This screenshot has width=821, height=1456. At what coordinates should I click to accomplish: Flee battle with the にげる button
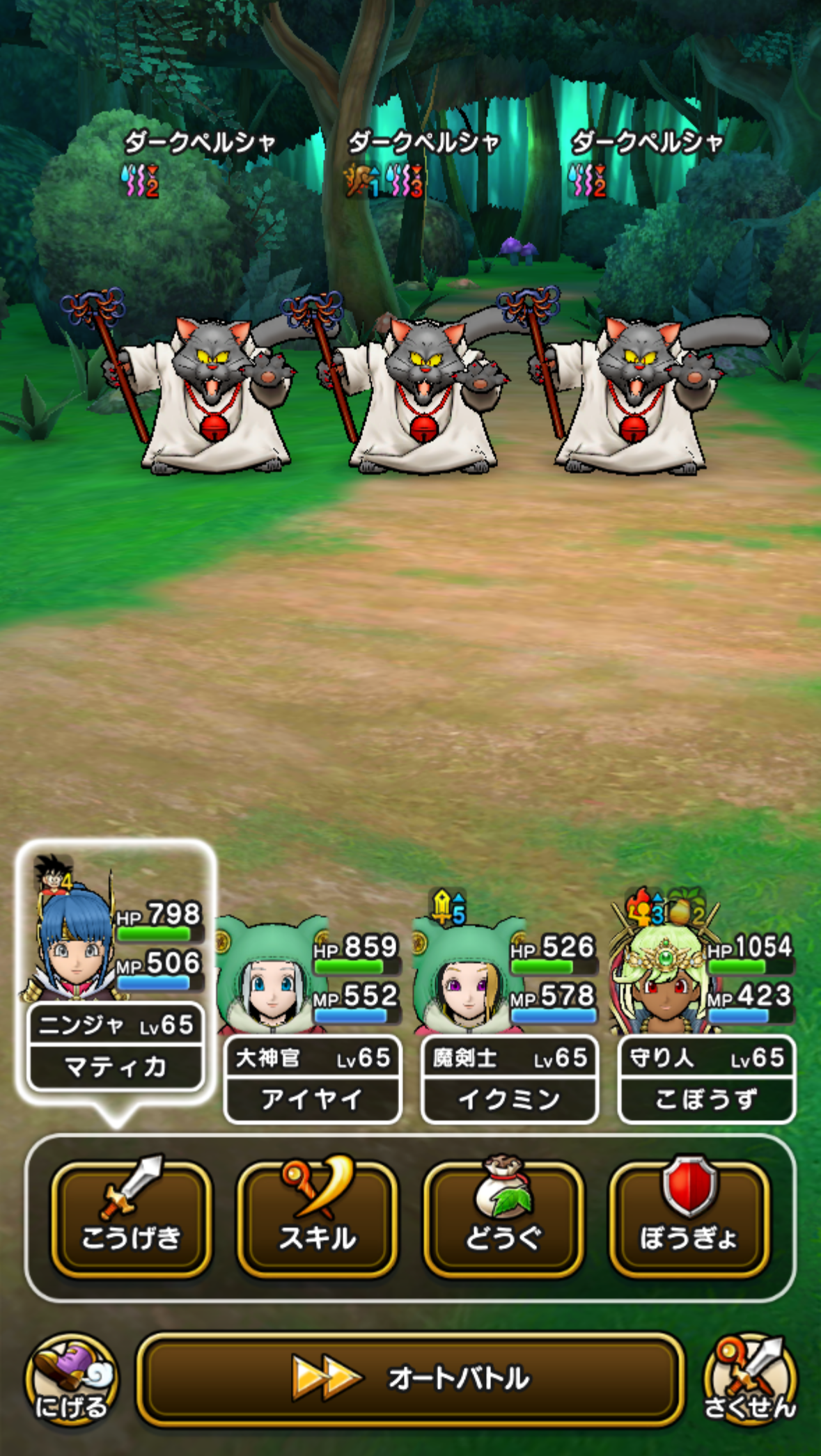click(x=71, y=1379)
